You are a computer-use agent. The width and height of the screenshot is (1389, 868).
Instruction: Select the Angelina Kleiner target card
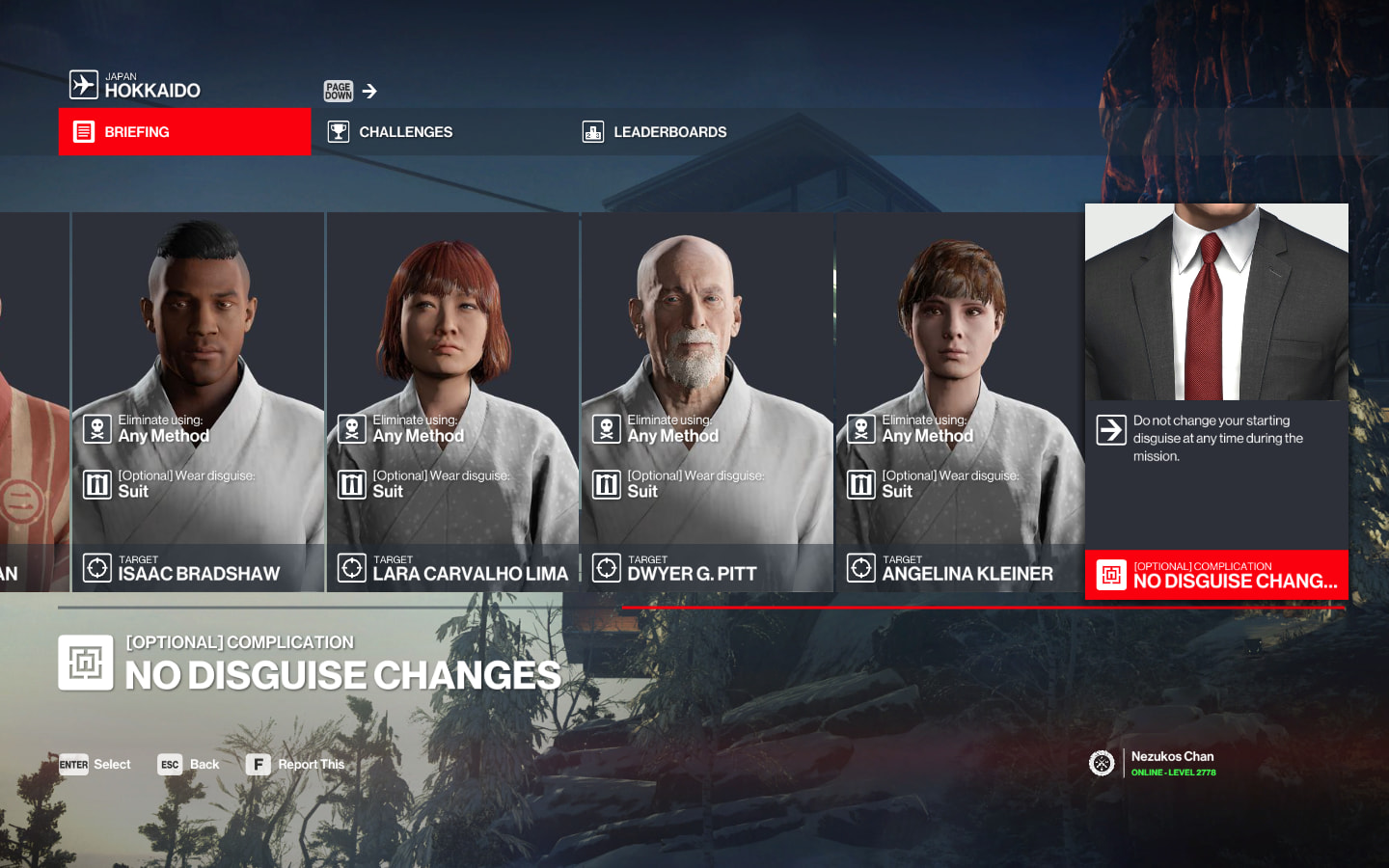point(961,401)
